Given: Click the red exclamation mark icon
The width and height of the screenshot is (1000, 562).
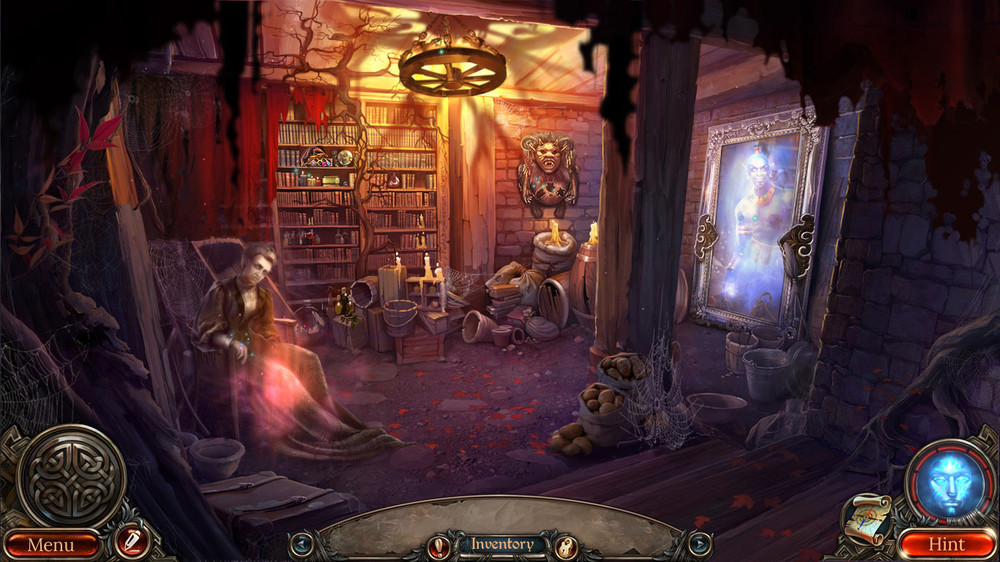Looking at the screenshot, I should click(438, 546).
